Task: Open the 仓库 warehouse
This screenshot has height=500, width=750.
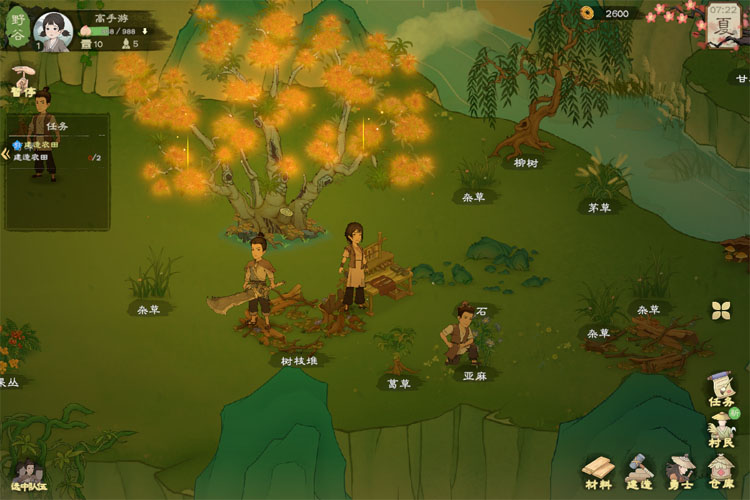Action: click(x=722, y=472)
